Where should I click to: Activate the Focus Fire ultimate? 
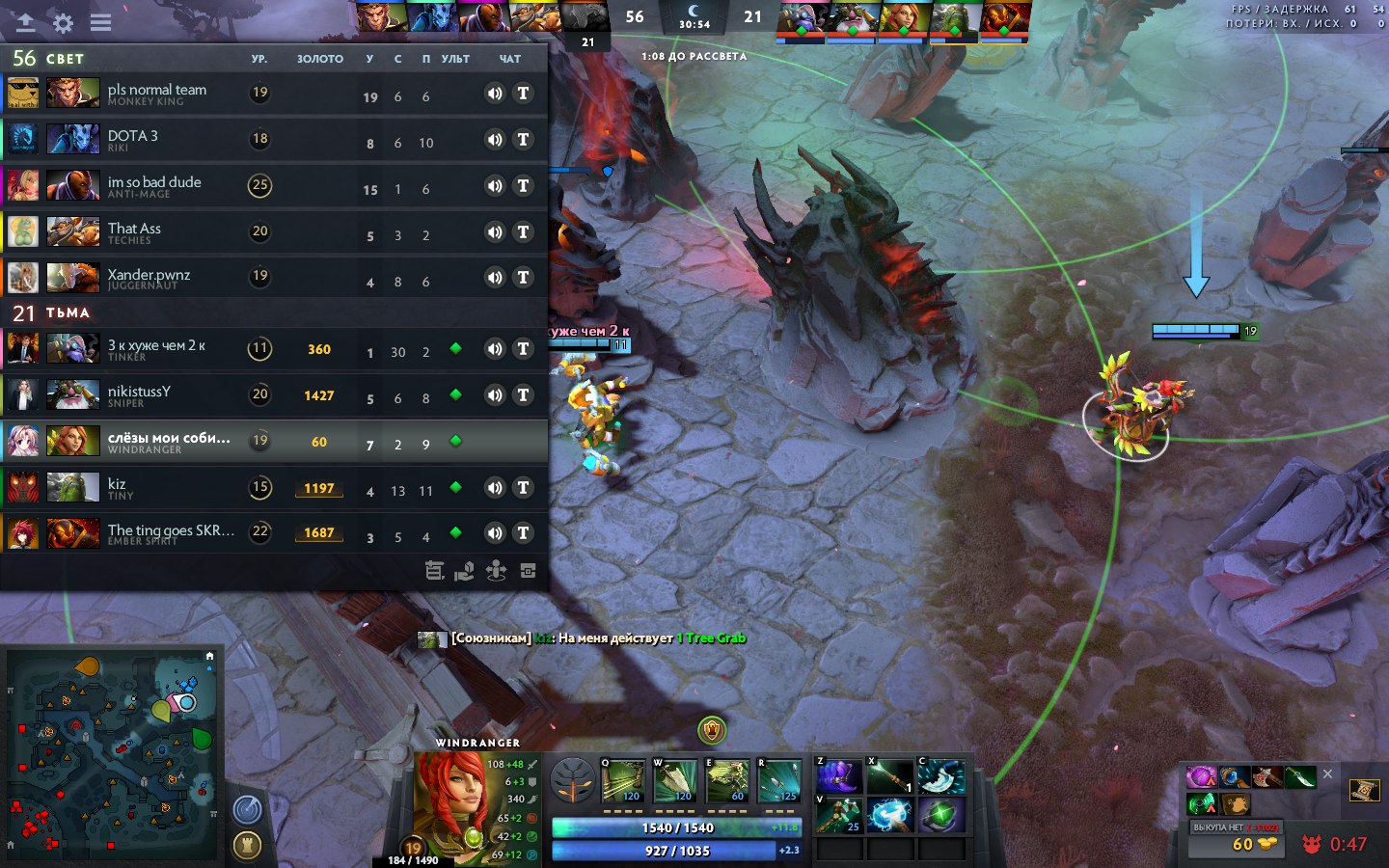(x=779, y=781)
